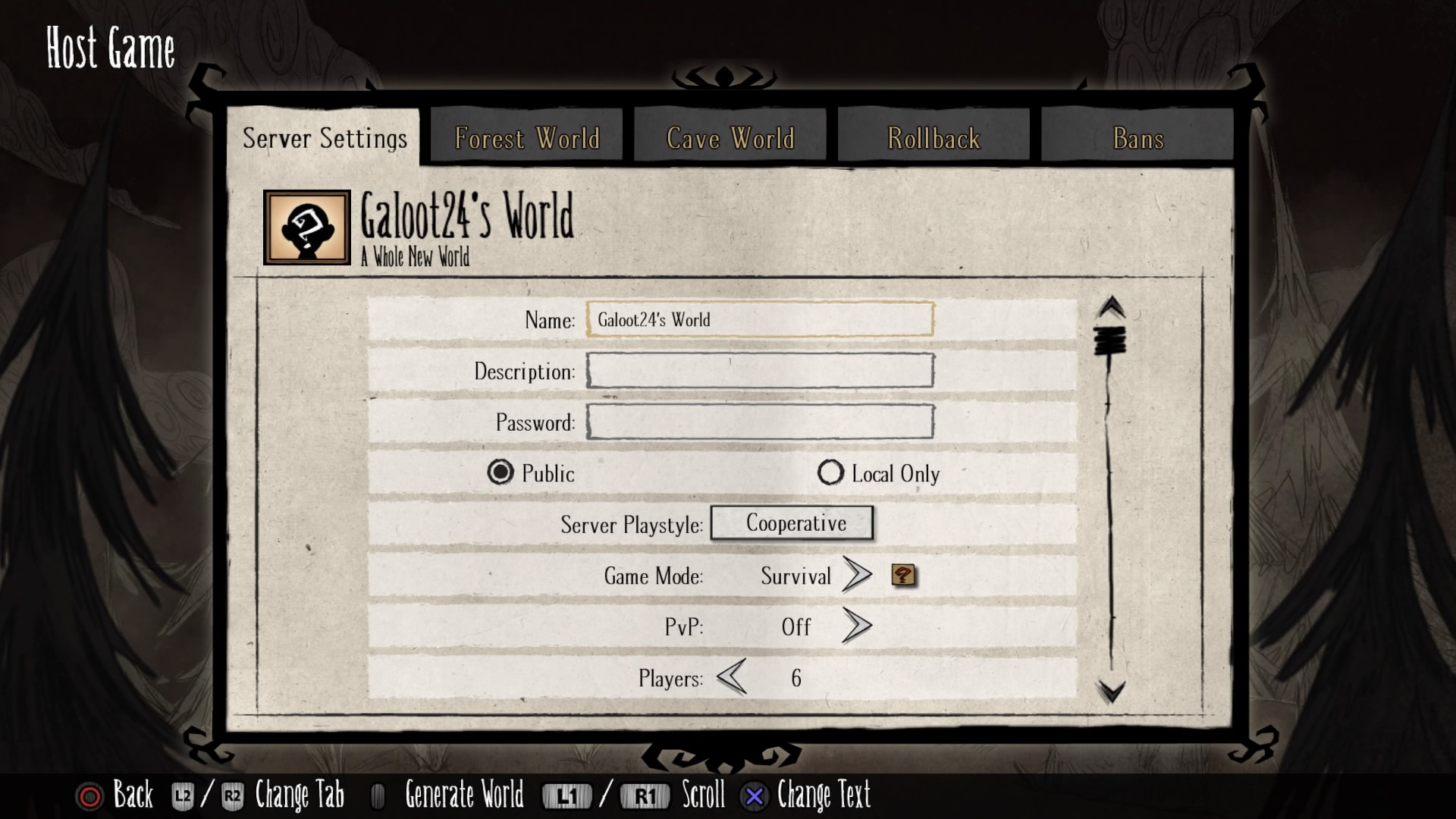This screenshot has height=819, width=1456.
Task: Focus the Password input field
Action: click(x=759, y=422)
